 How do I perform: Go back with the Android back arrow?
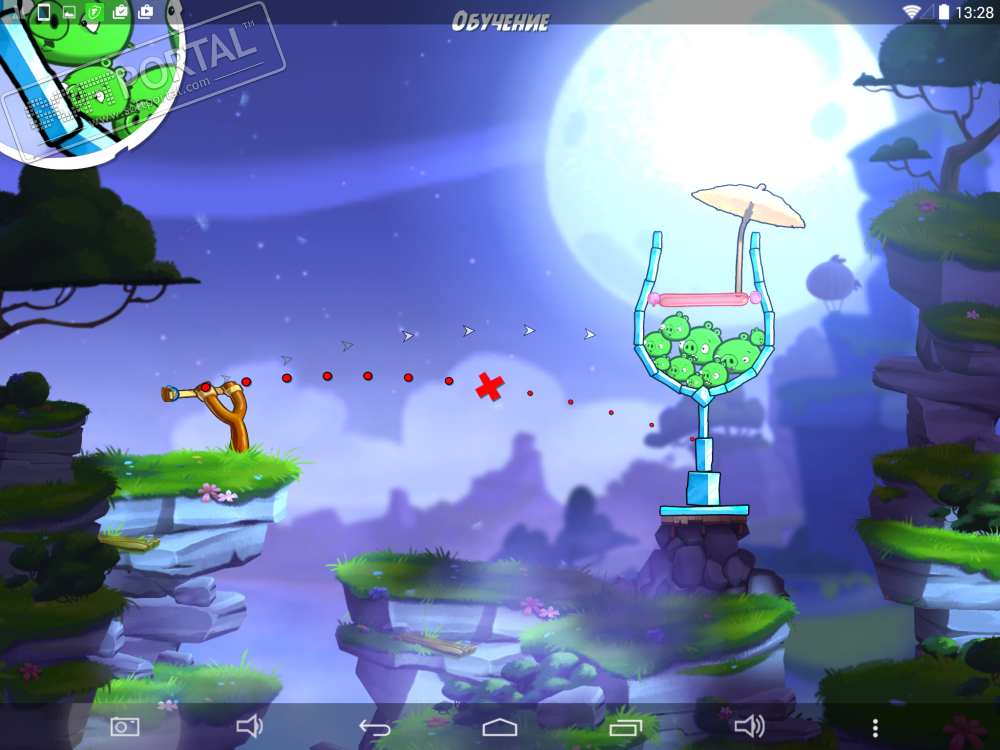374,727
